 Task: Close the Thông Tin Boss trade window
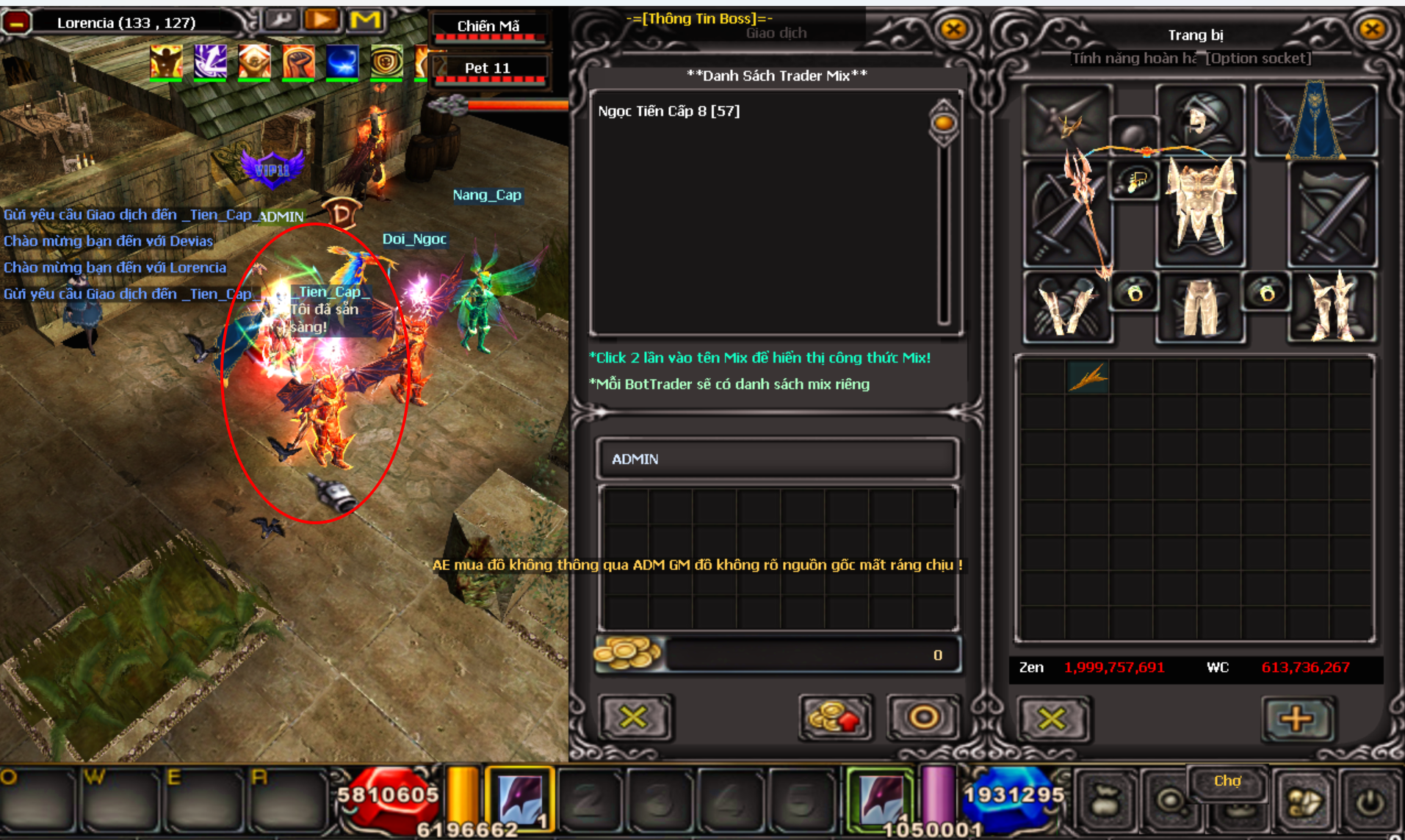coord(953,29)
